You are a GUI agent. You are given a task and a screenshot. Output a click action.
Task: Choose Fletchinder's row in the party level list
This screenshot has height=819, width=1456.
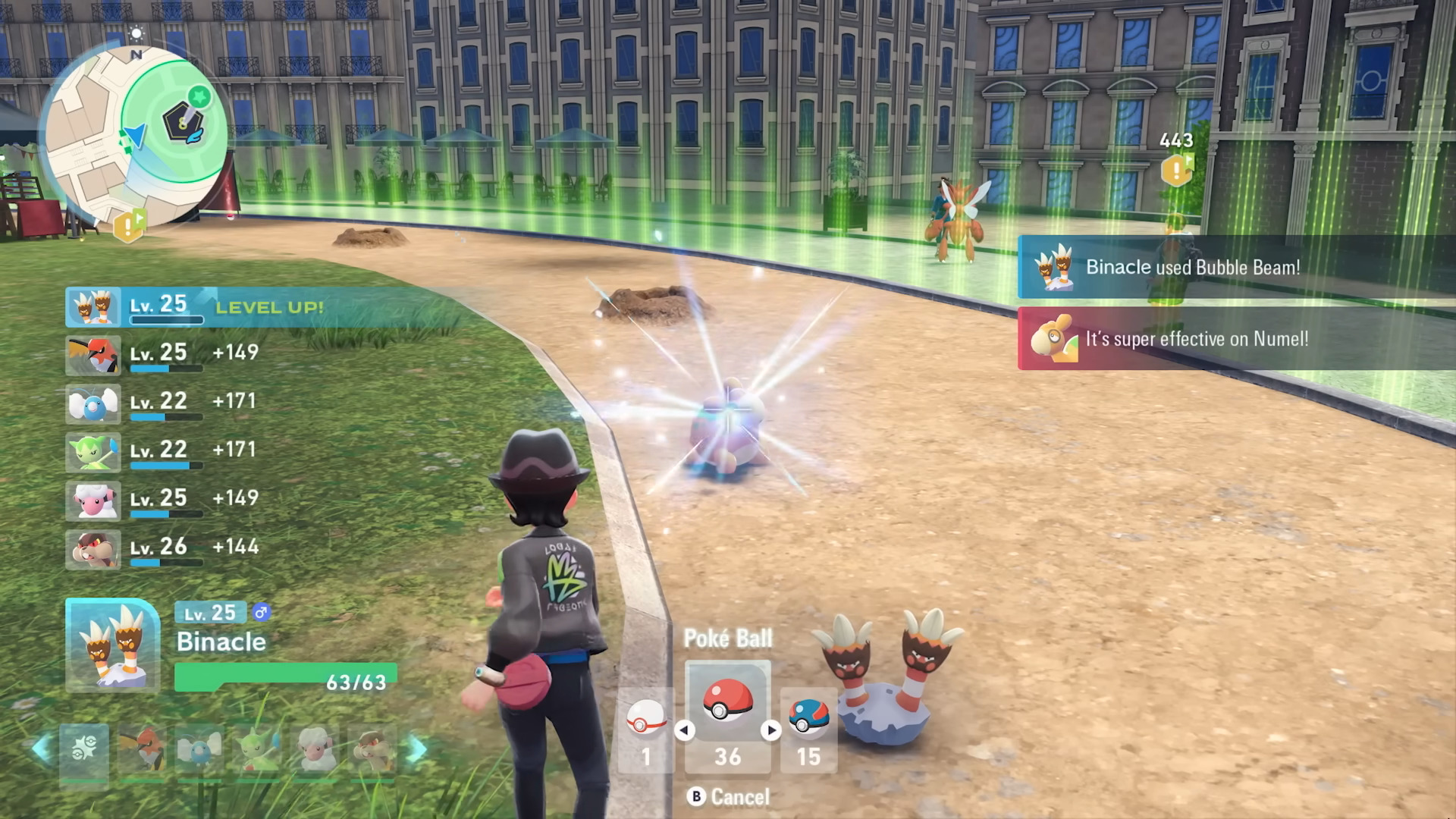pyautogui.click(x=163, y=355)
